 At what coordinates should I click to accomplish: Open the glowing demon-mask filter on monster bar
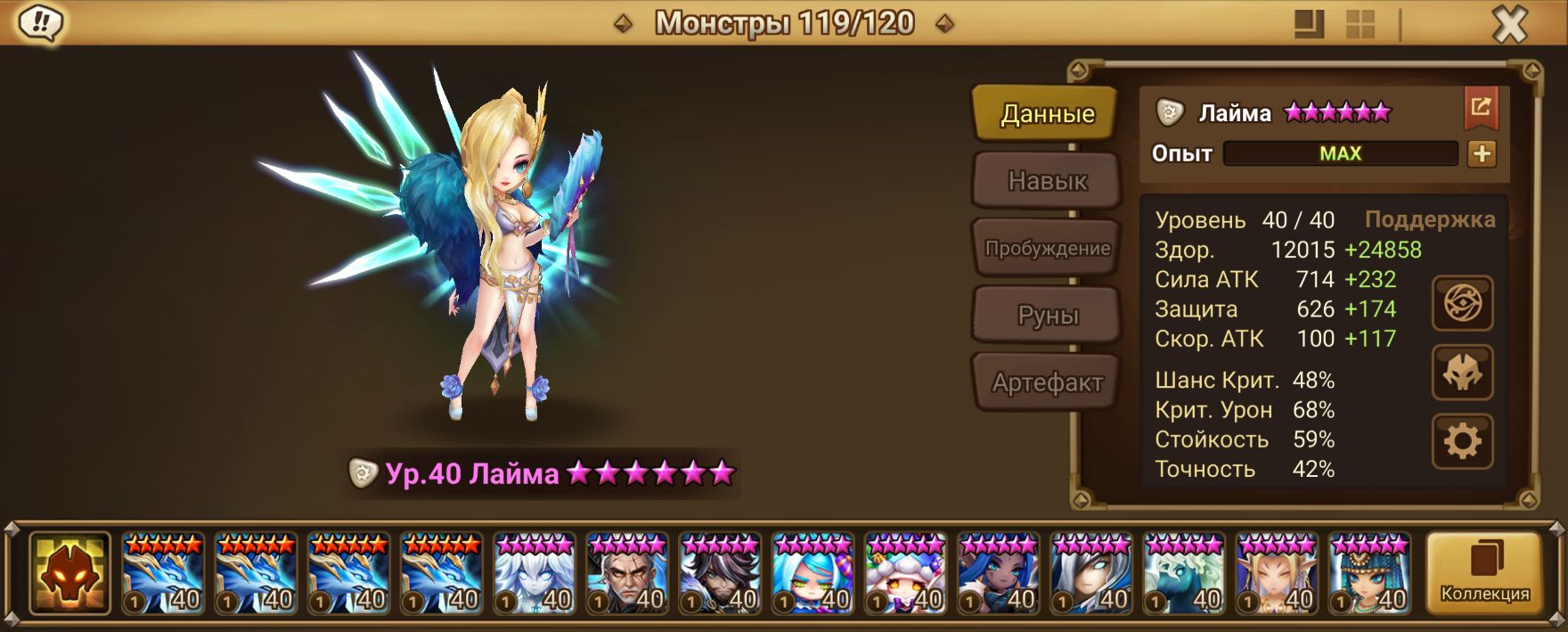(x=69, y=573)
